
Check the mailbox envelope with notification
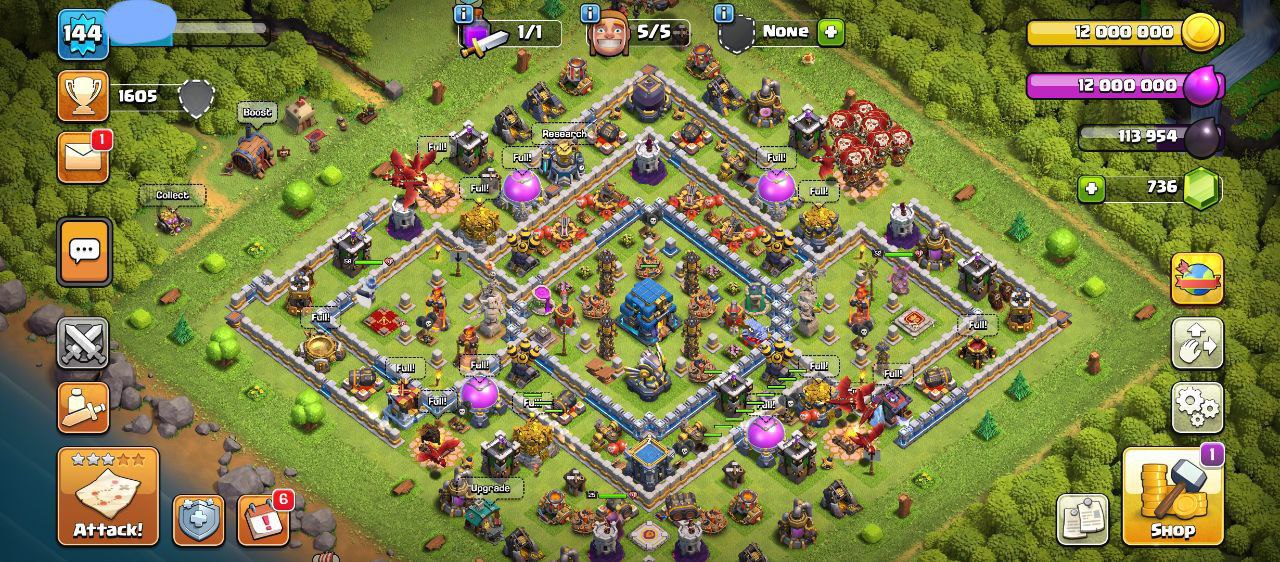click(x=83, y=157)
